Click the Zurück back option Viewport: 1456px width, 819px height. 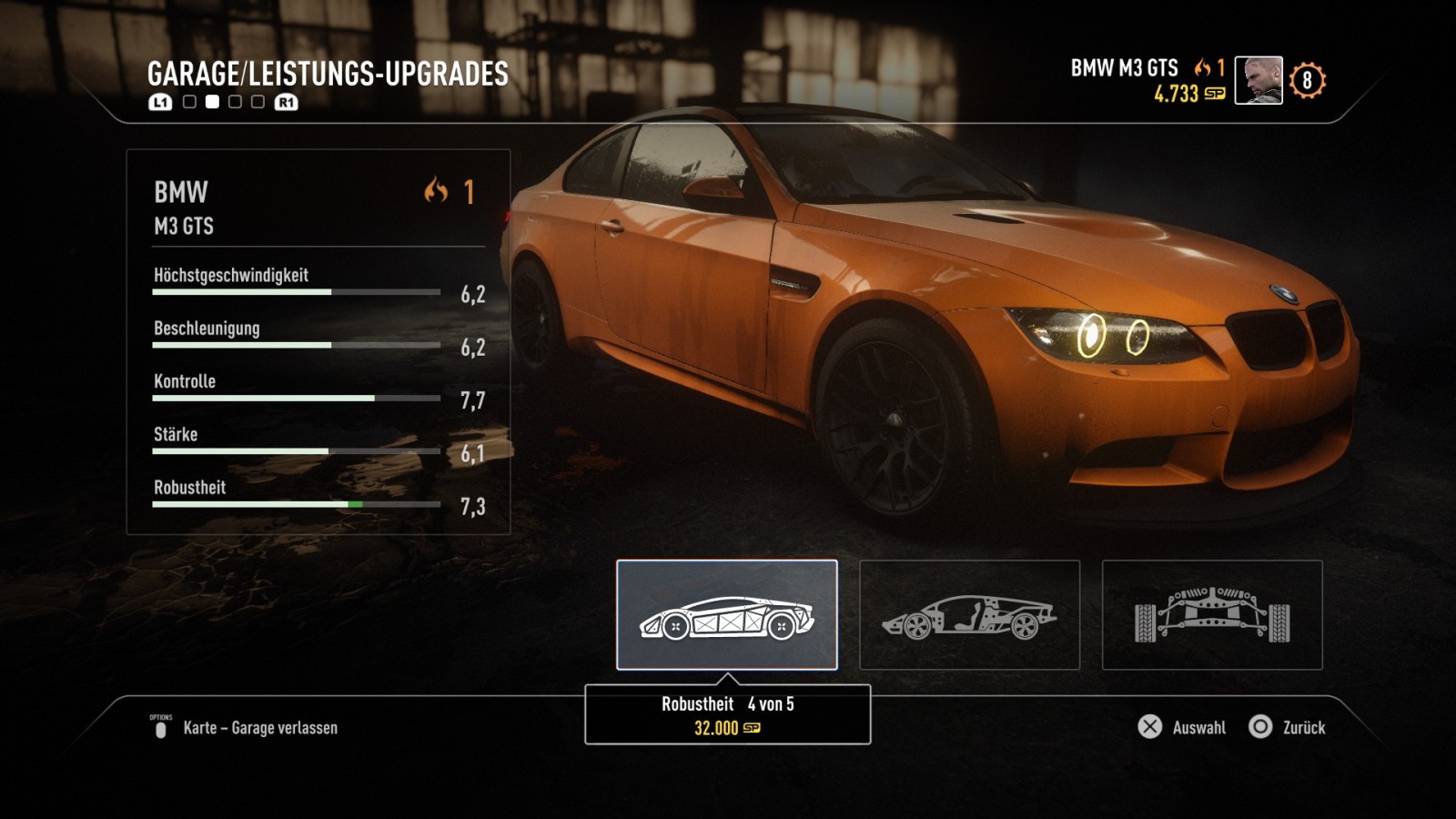coord(1288,727)
